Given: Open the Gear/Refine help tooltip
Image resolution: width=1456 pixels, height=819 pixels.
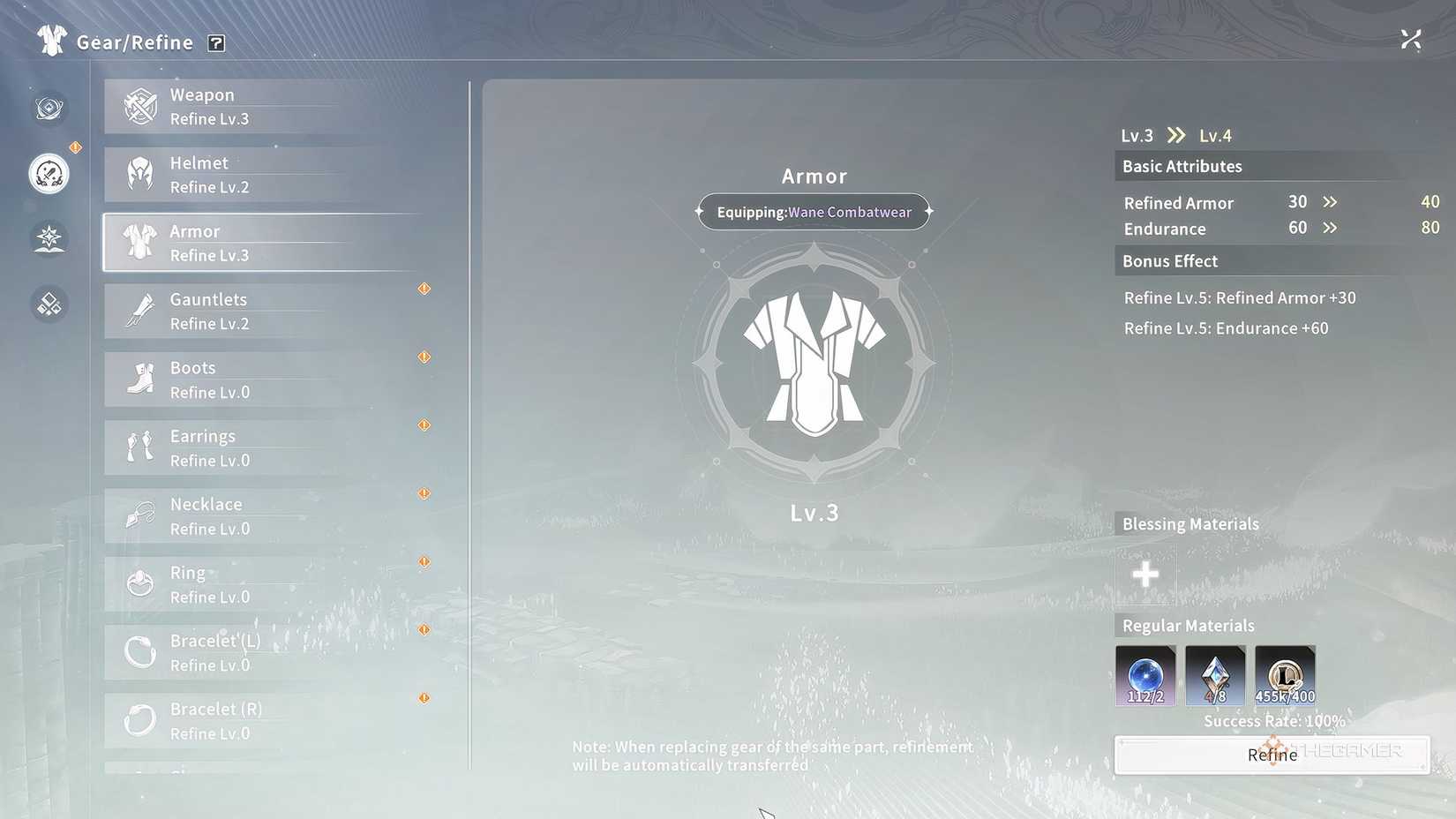Looking at the screenshot, I should click(216, 42).
